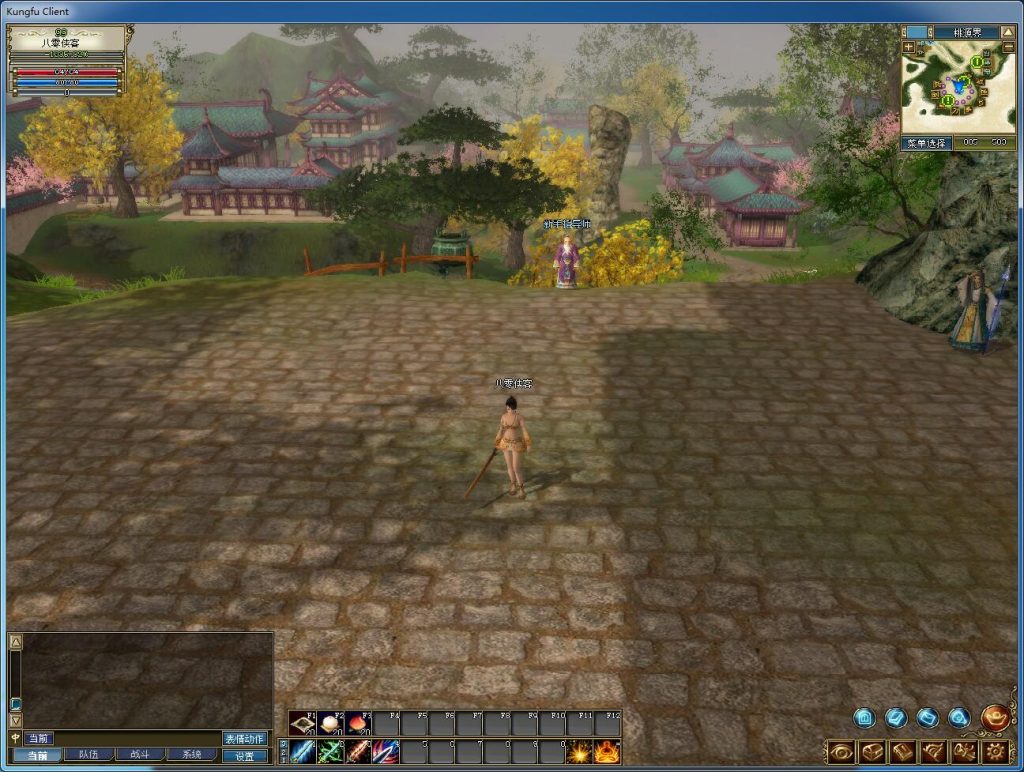The height and width of the screenshot is (772, 1024).
Task: Activate the blue sword slash skill
Action: point(303,752)
